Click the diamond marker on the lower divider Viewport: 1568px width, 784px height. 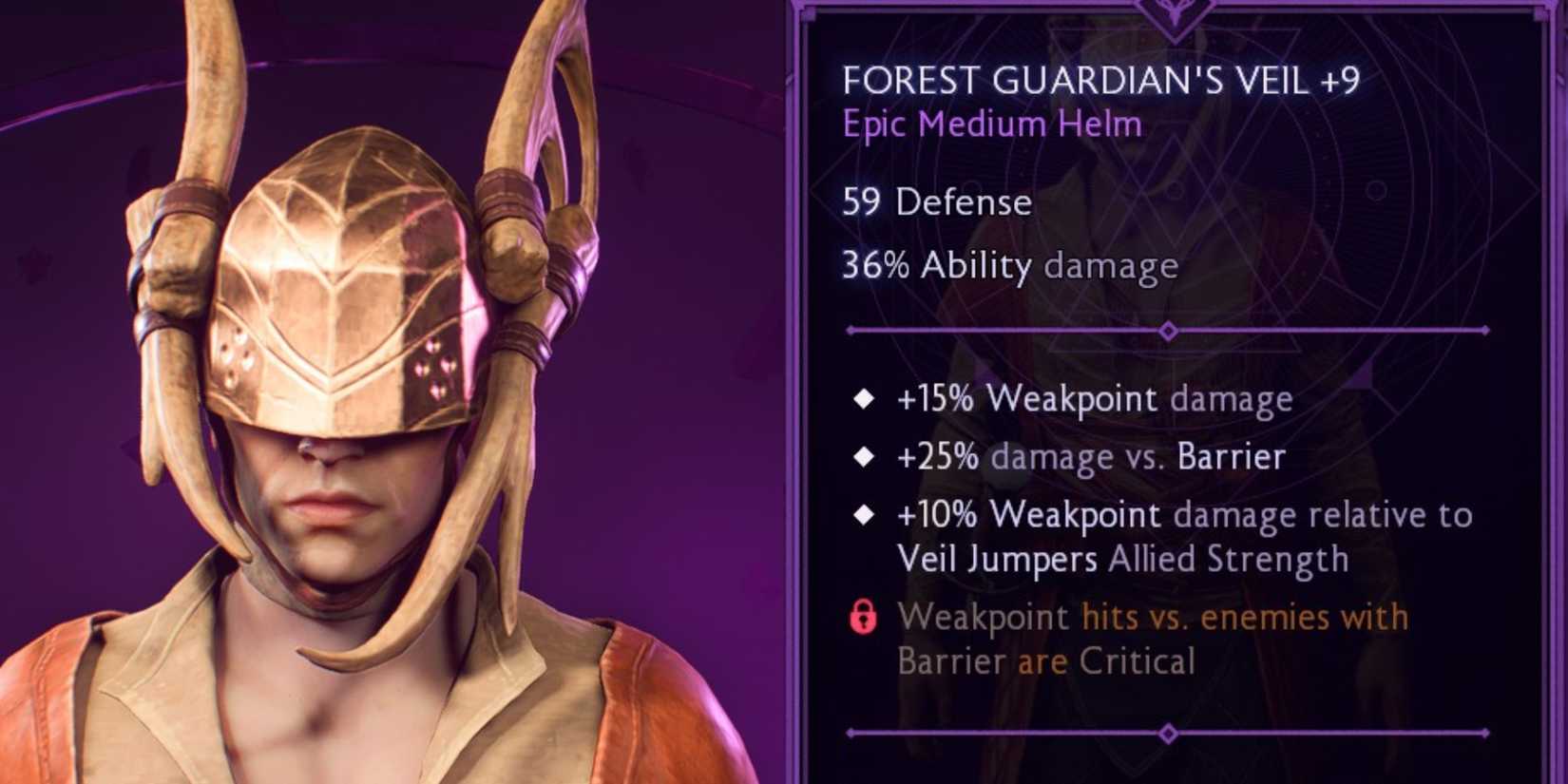[1167, 733]
